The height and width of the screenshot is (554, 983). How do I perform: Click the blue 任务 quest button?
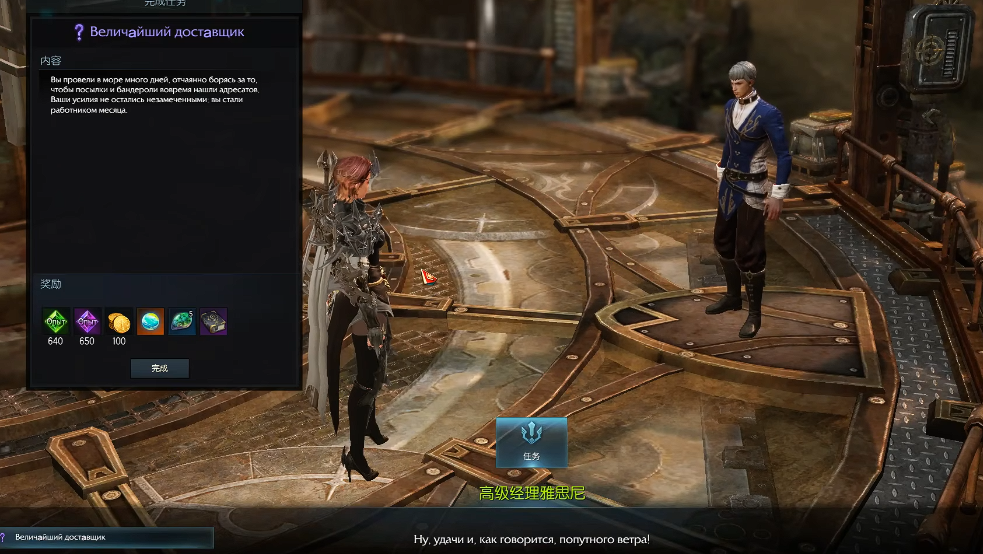531,442
